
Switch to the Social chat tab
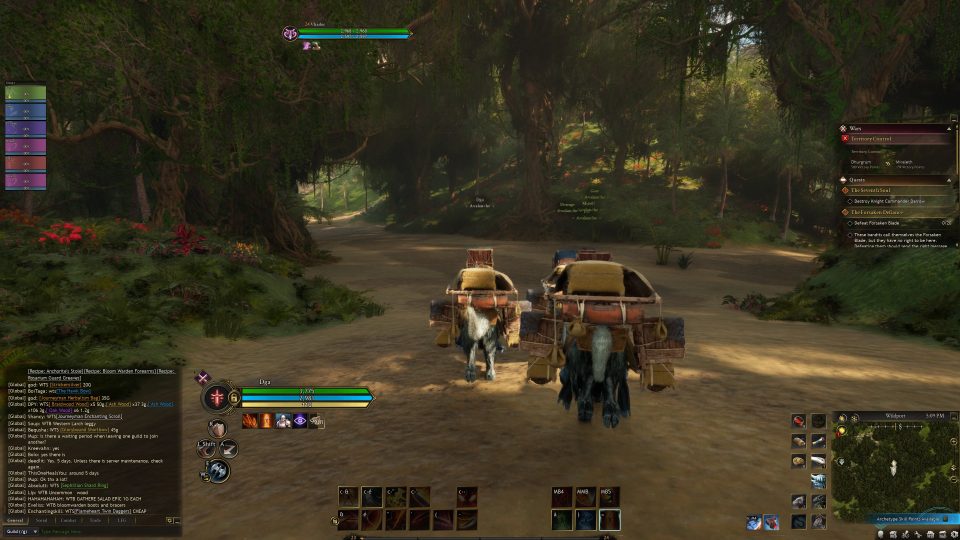(x=41, y=520)
